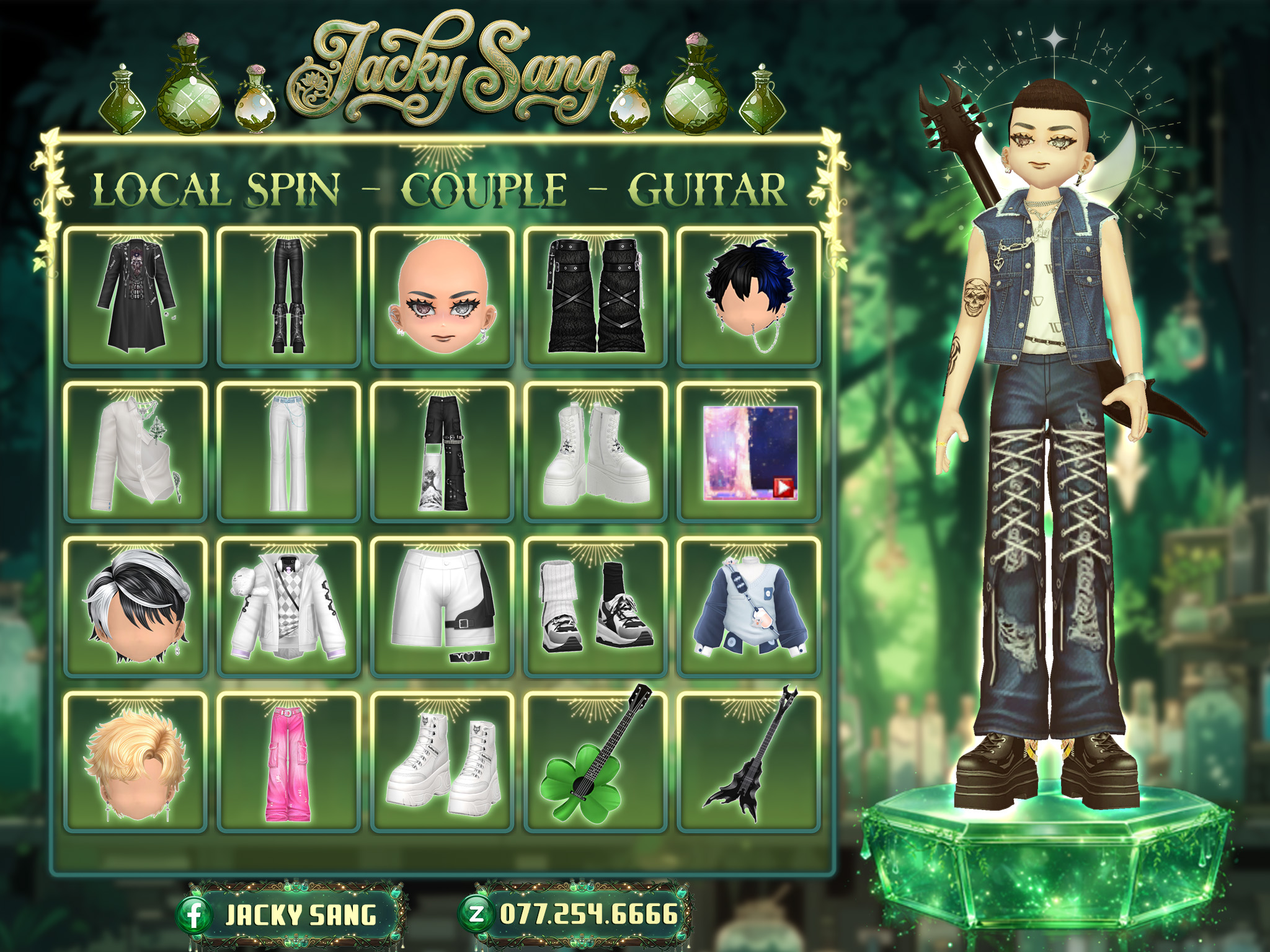Screen dimensions: 1270x952
Task: Pick the blue sweater with sling bag
Action: click(748, 607)
